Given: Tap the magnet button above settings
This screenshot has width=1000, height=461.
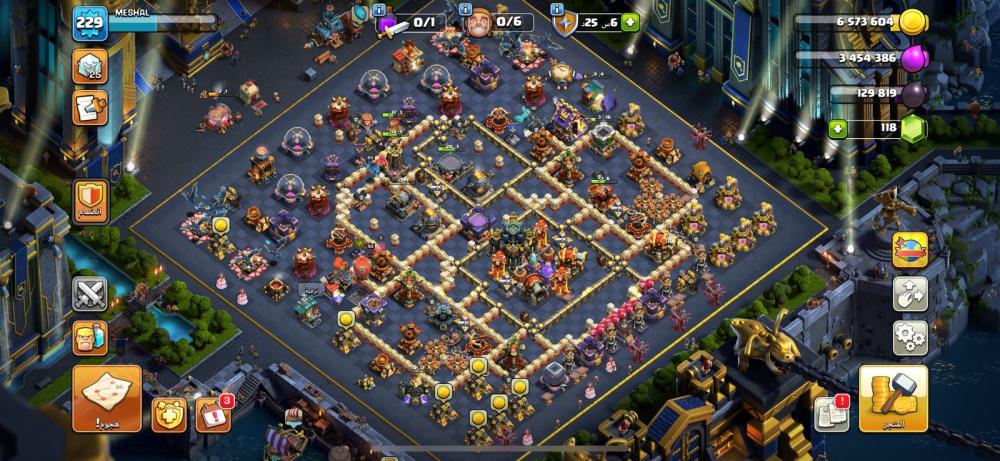Looking at the screenshot, I should click(910, 294).
